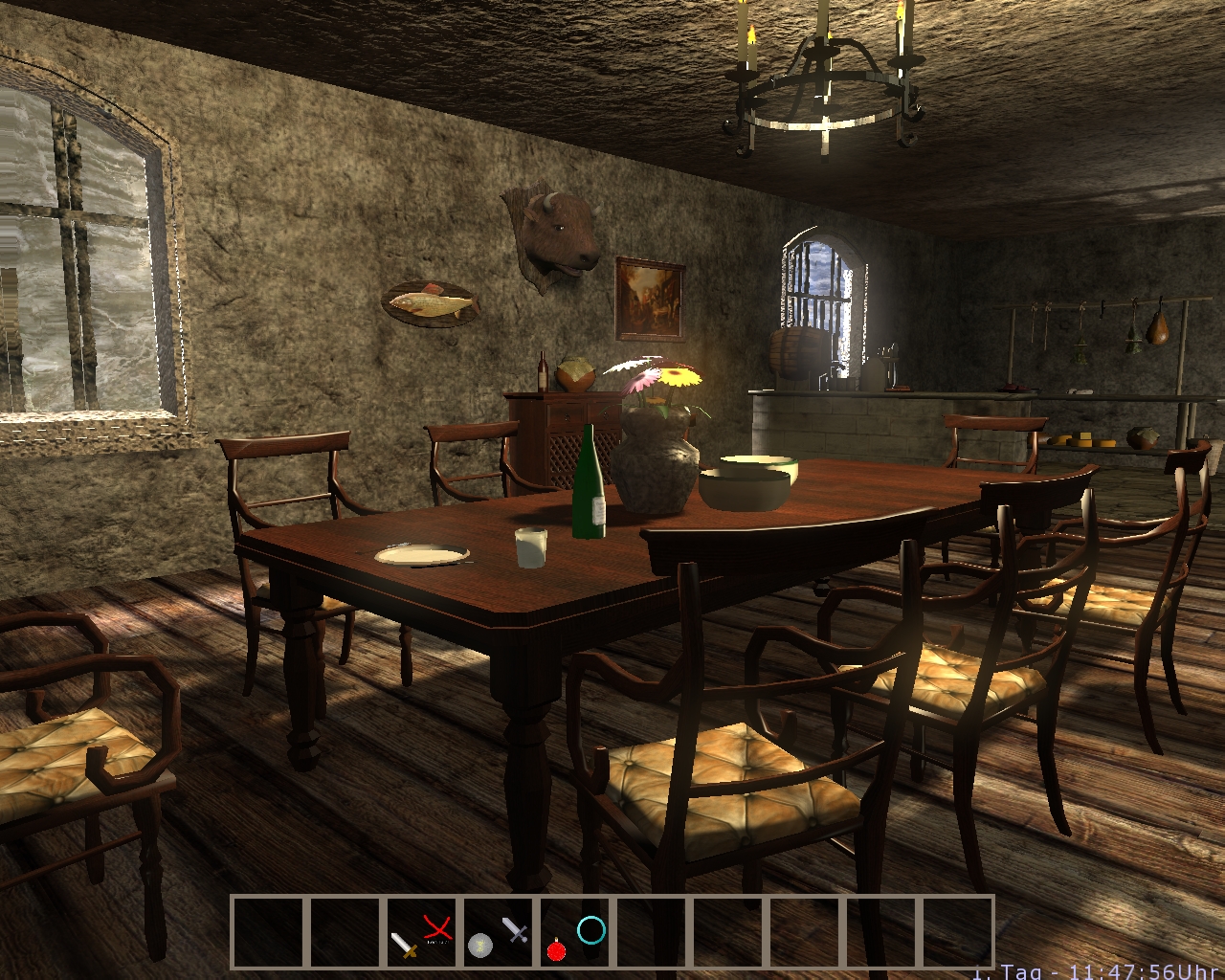Use the red potion icon
The width and height of the screenshot is (1225, 980).
coord(555,948)
